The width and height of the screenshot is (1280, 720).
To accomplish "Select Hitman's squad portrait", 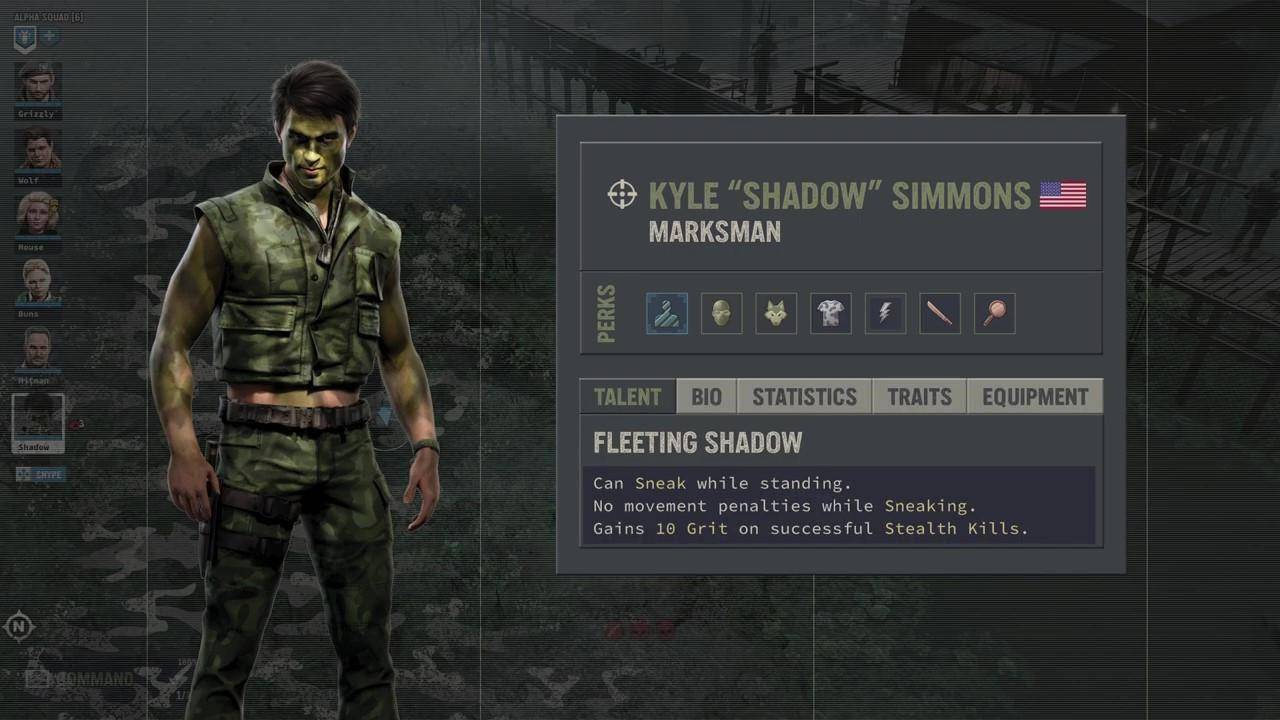I will click(38, 349).
